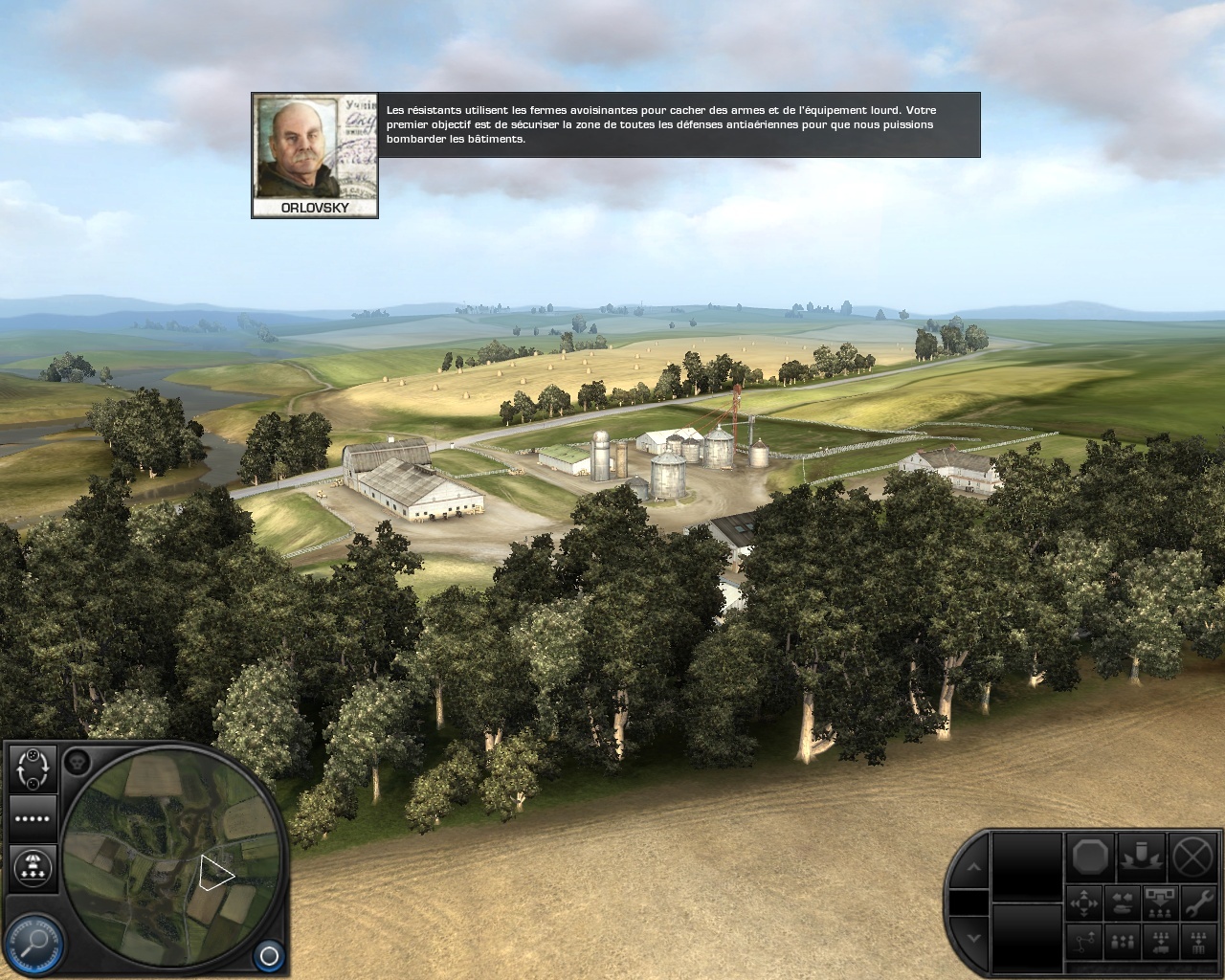Click the skull icon beside the minimap
This screenshot has height=980, width=1225.
point(78,763)
